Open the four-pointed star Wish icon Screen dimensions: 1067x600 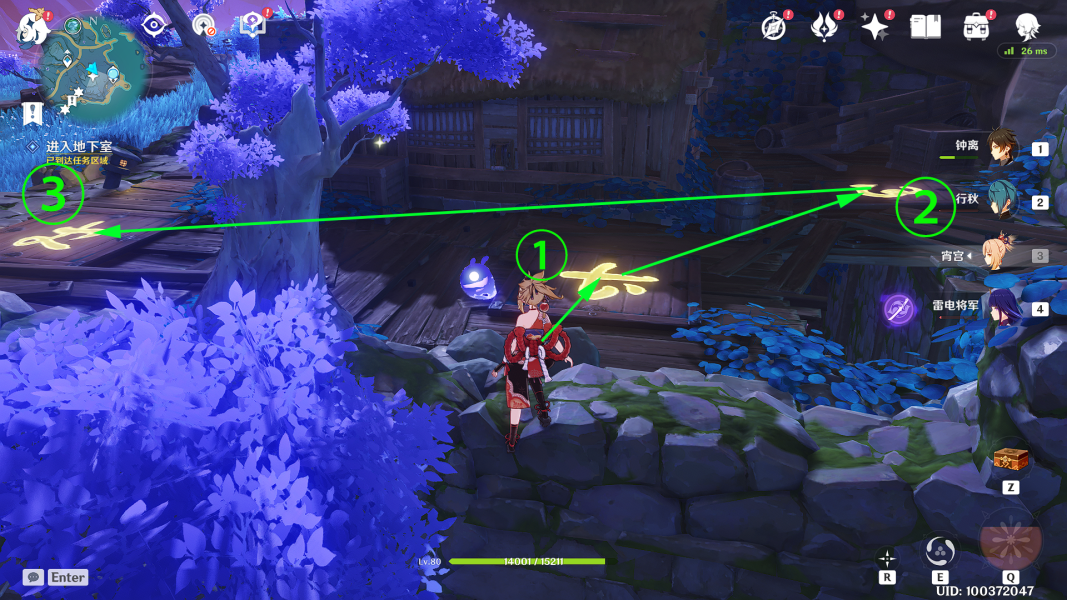coord(875,27)
